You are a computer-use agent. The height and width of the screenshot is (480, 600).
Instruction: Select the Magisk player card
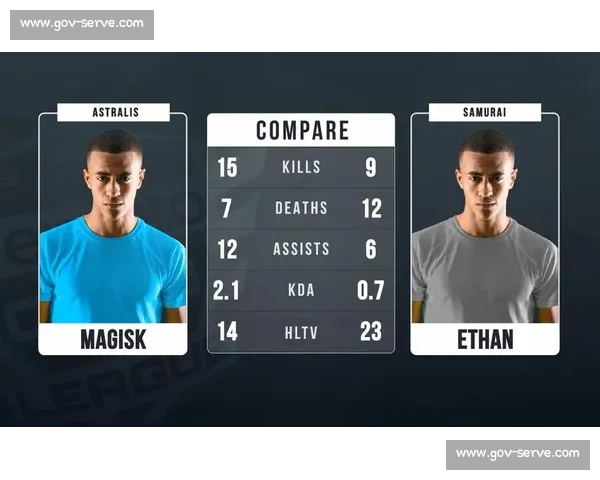click(x=113, y=235)
